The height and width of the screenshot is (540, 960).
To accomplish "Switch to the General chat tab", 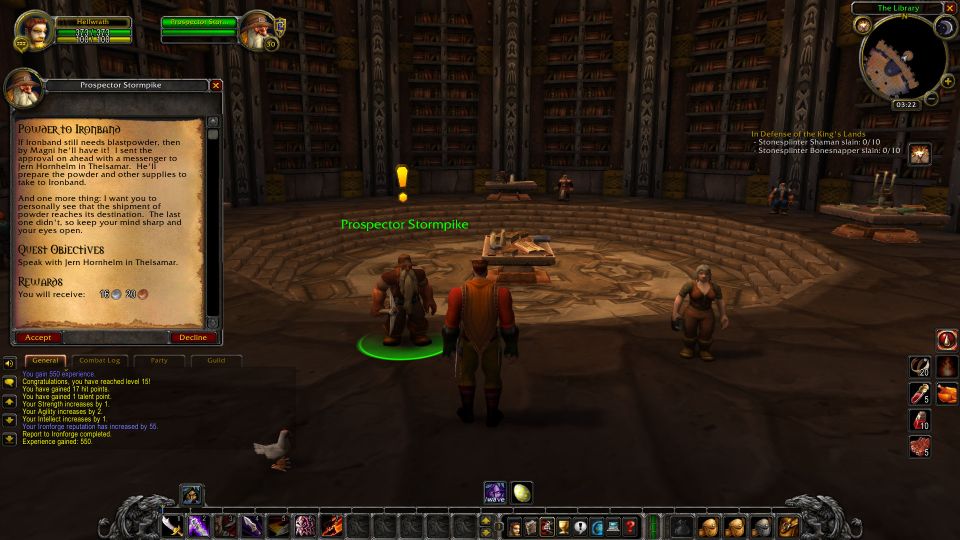I will [42, 360].
